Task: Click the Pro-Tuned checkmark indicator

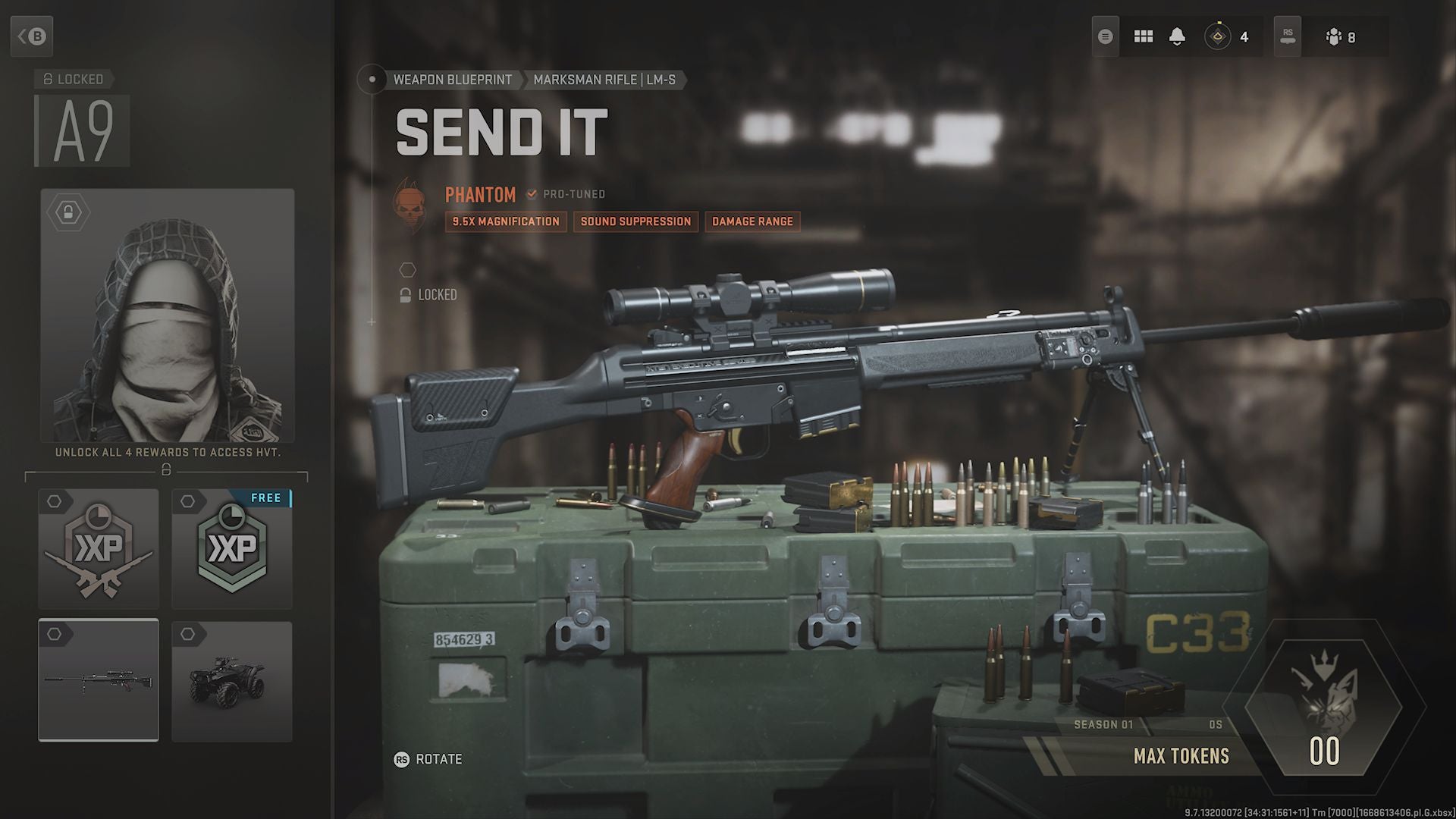Action: 530,194
